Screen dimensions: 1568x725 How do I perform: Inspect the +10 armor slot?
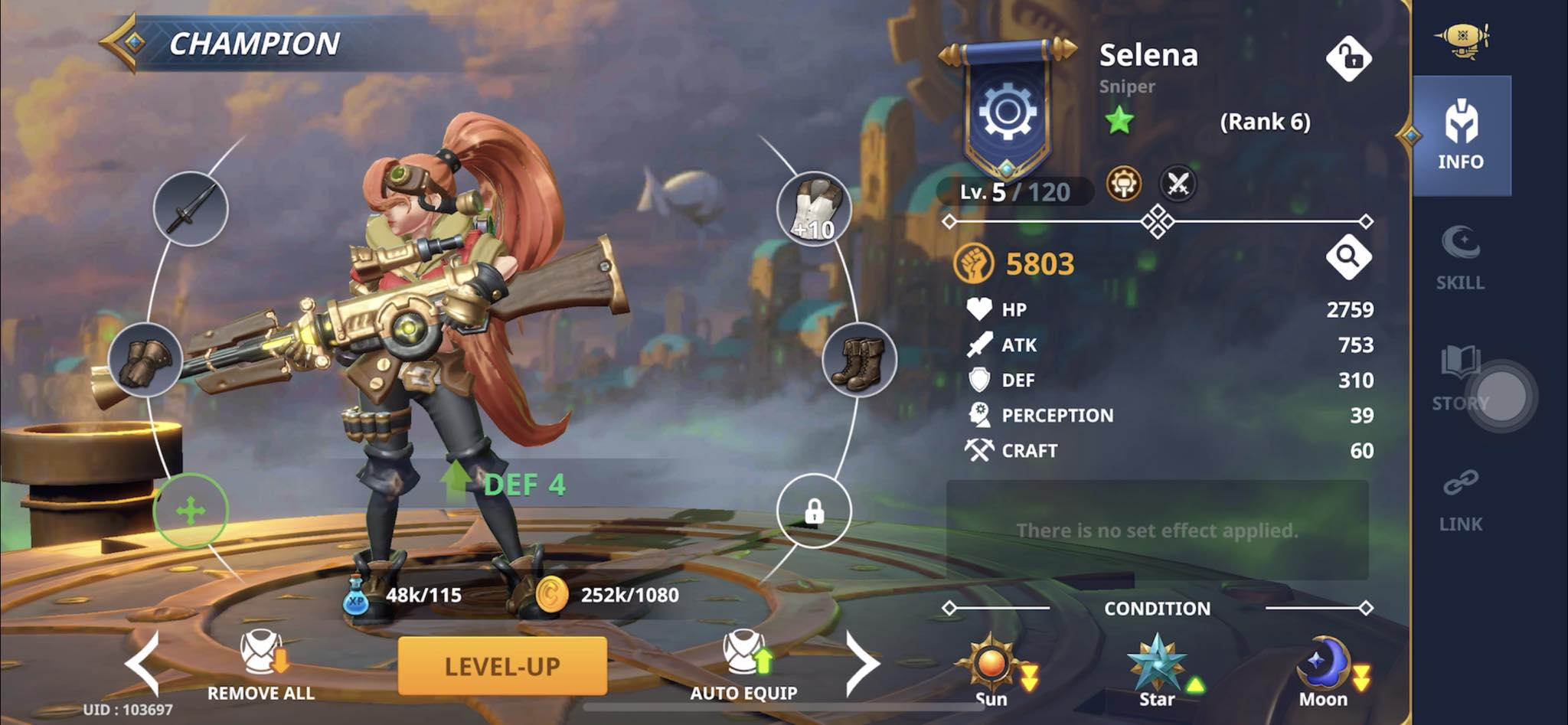click(813, 208)
